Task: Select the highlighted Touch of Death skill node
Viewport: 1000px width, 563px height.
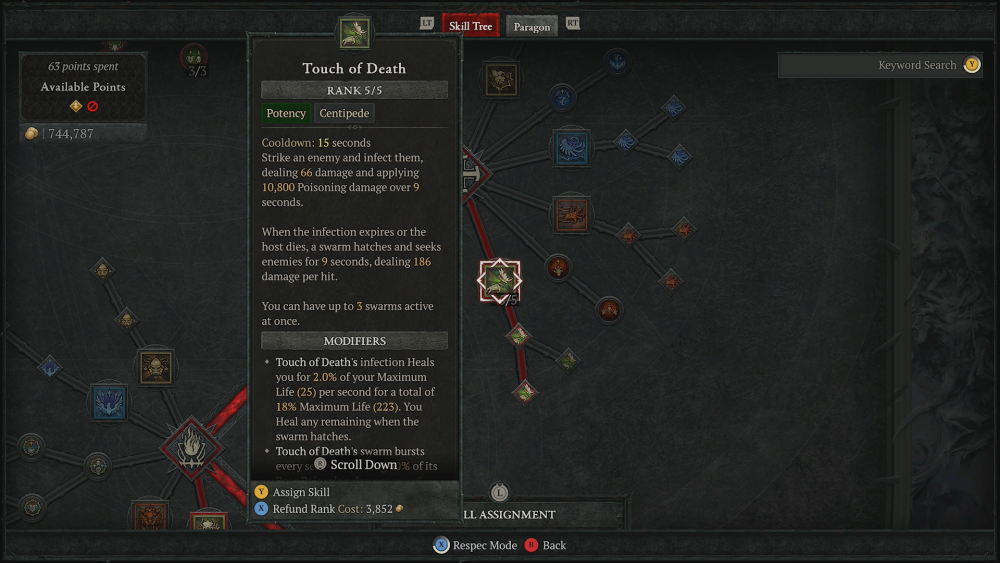Action: (499, 282)
